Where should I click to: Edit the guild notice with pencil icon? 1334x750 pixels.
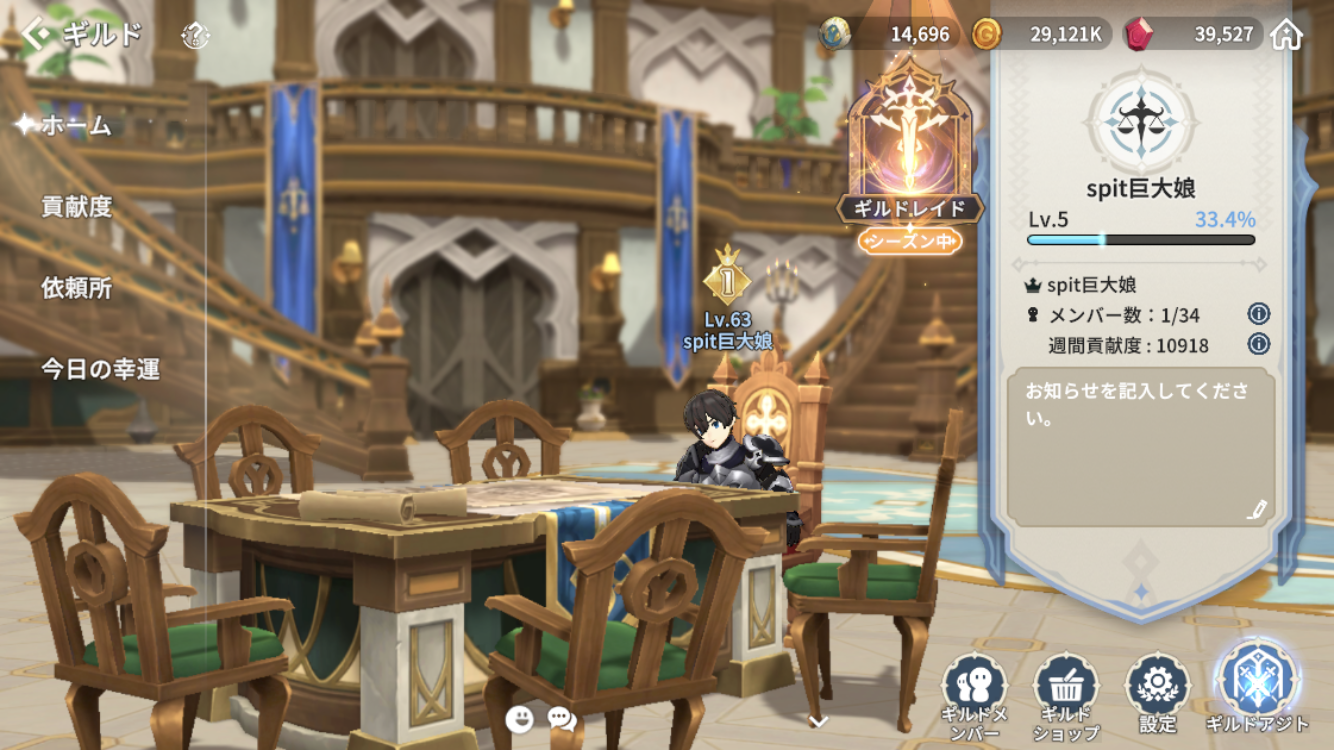(1257, 509)
